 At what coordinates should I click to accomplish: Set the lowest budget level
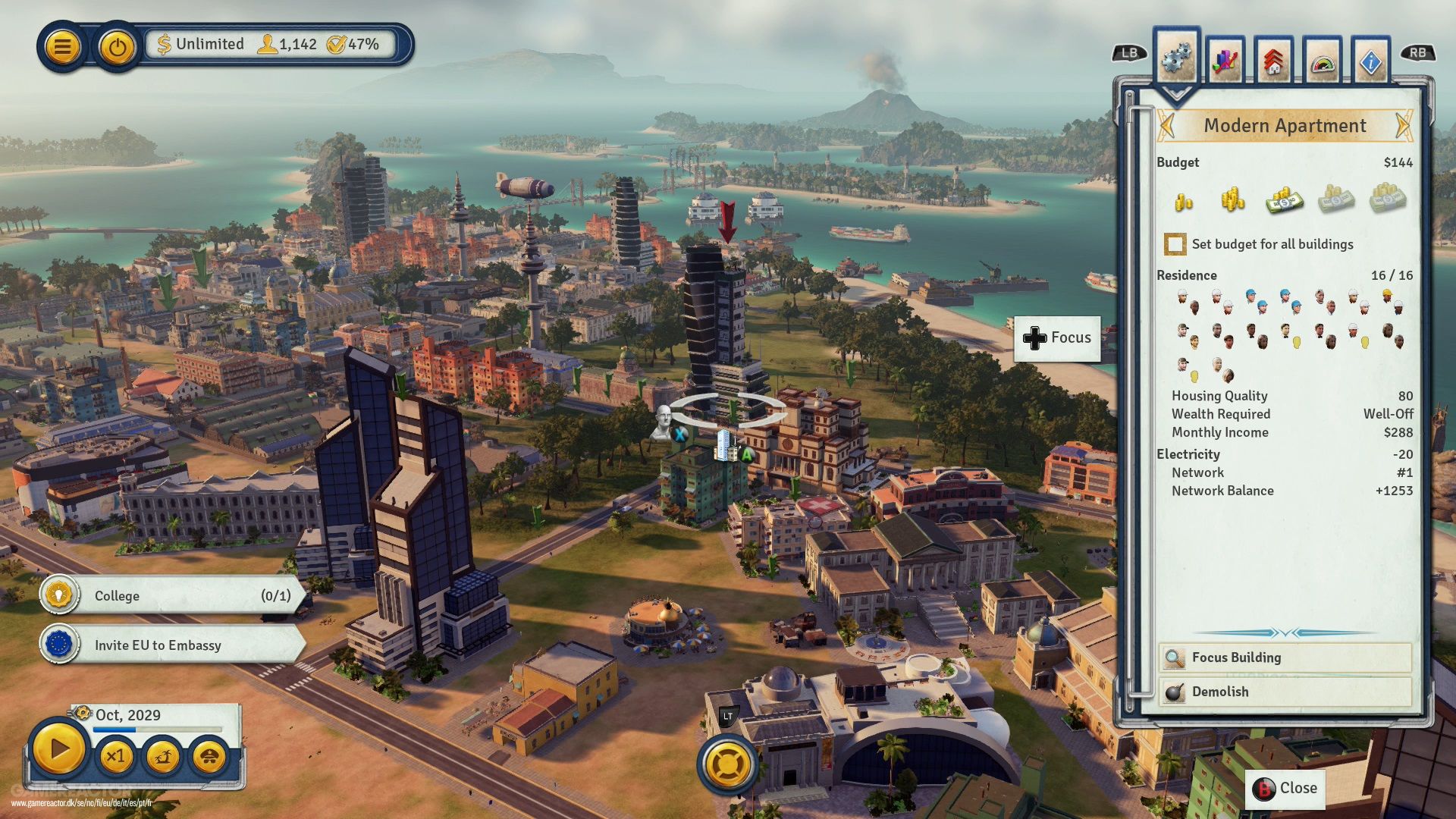tap(1184, 201)
